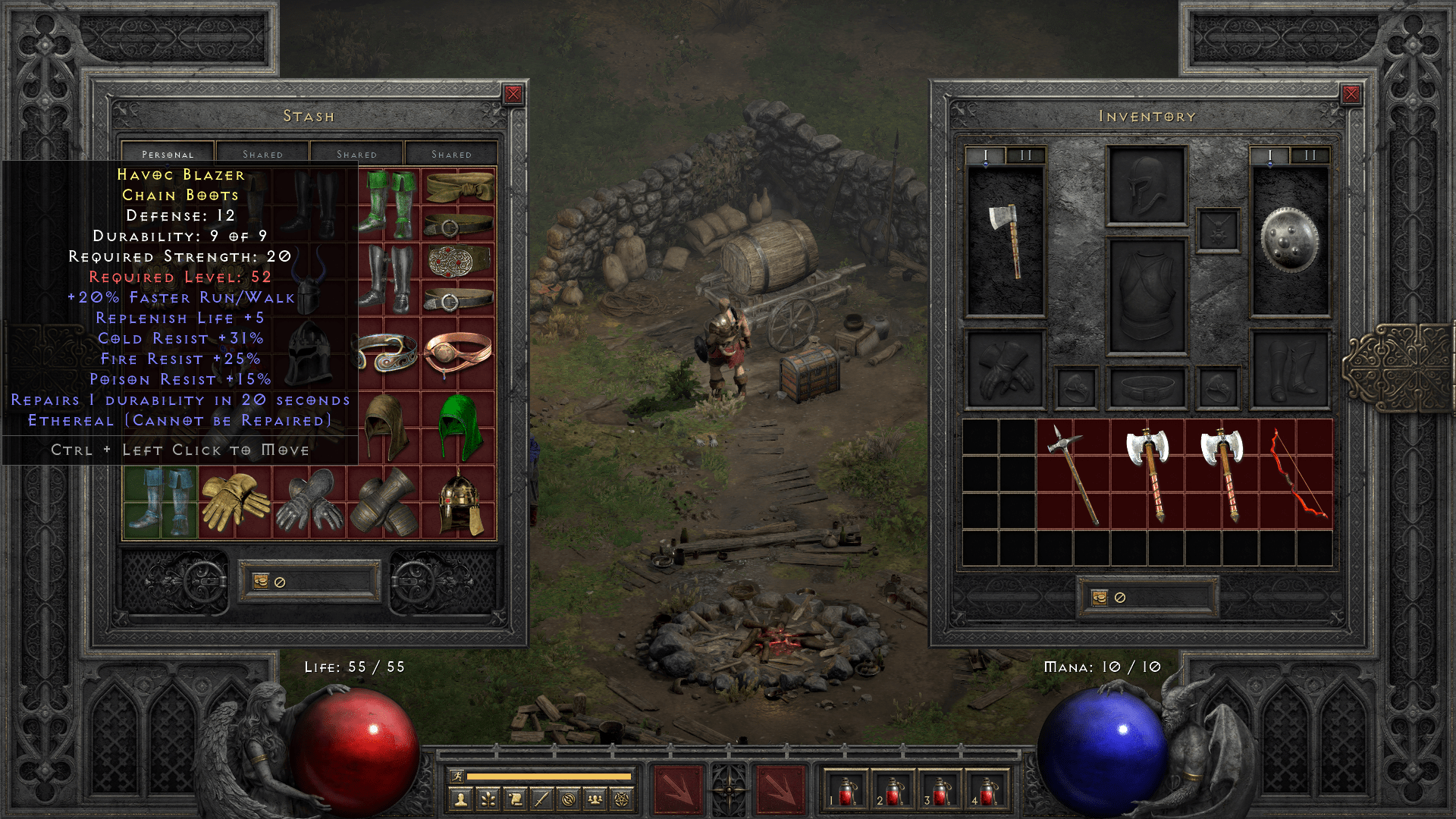Open the Skill Tree icon on the bottom bar
This screenshot has height=819, width=1456.
click(x=488, y=799)
